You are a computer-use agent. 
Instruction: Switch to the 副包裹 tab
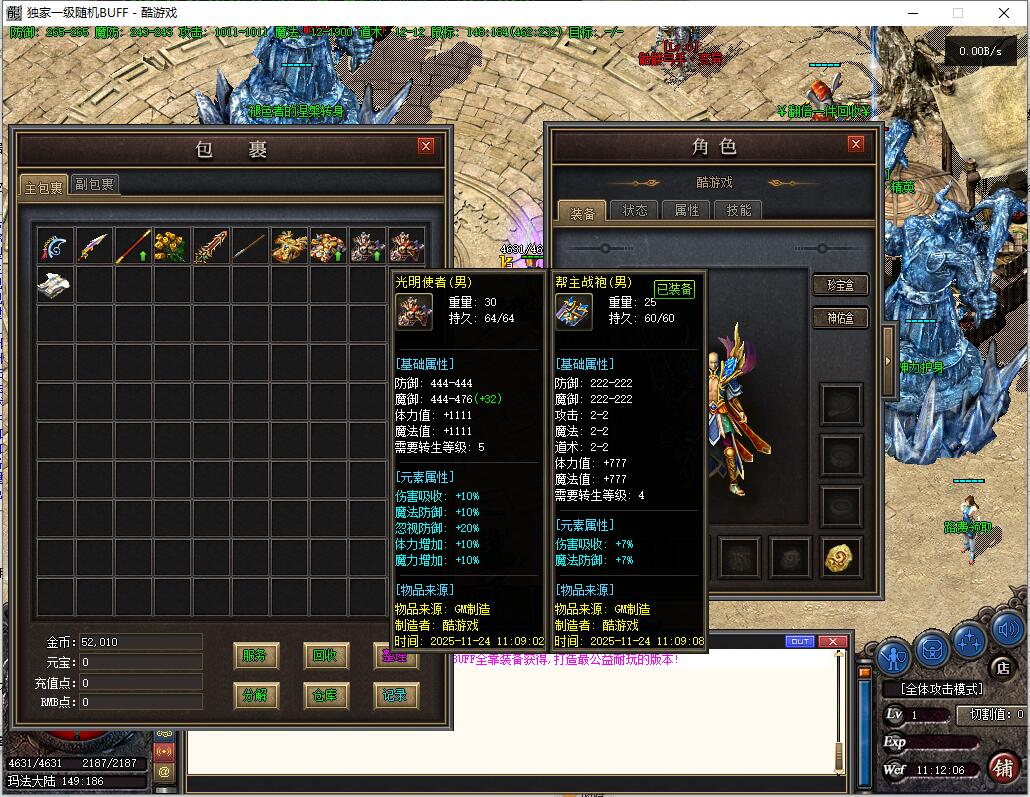click(x=95, y=184)
